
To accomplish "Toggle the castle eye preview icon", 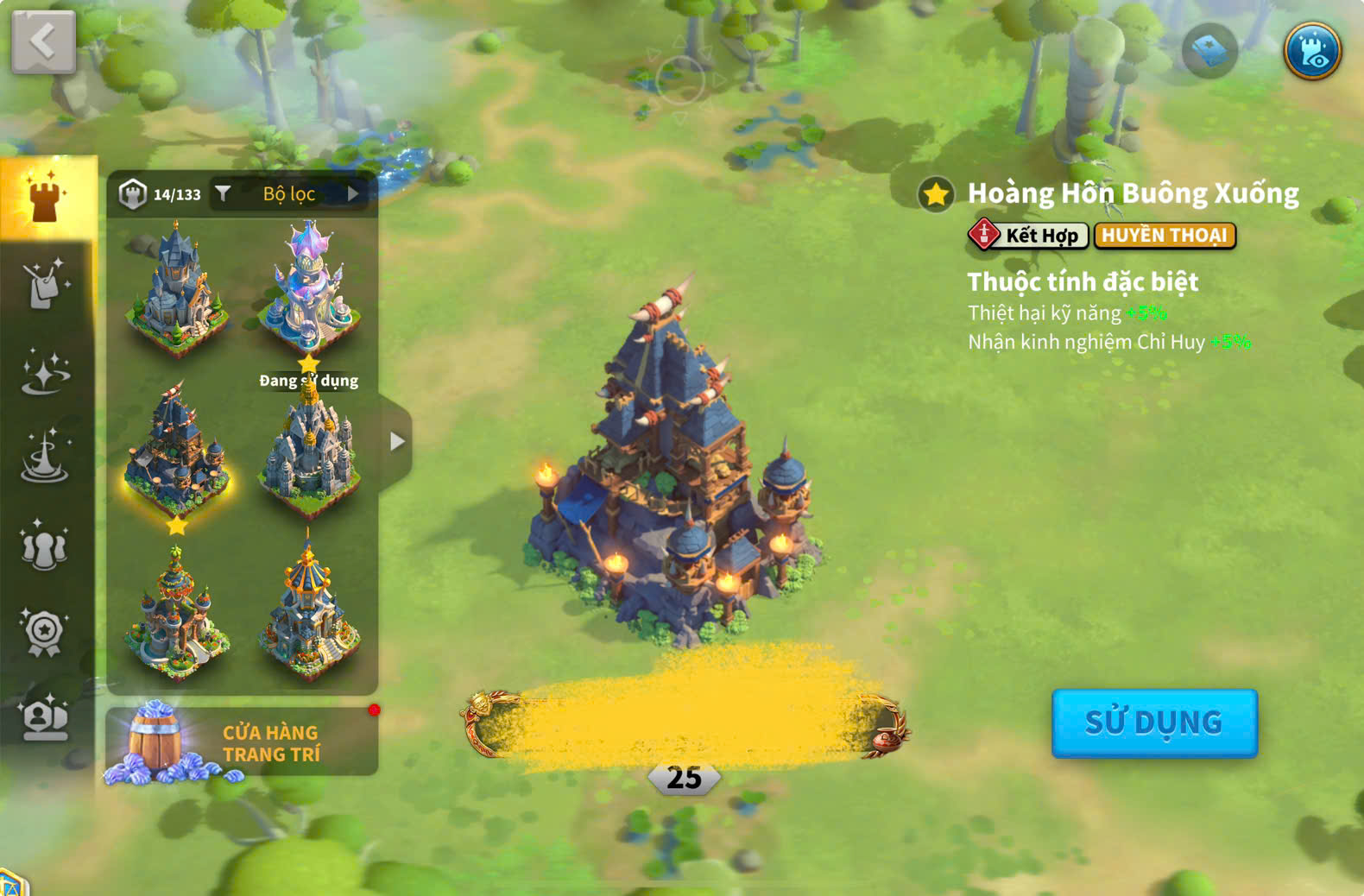I will click(x=1311, y=51).
